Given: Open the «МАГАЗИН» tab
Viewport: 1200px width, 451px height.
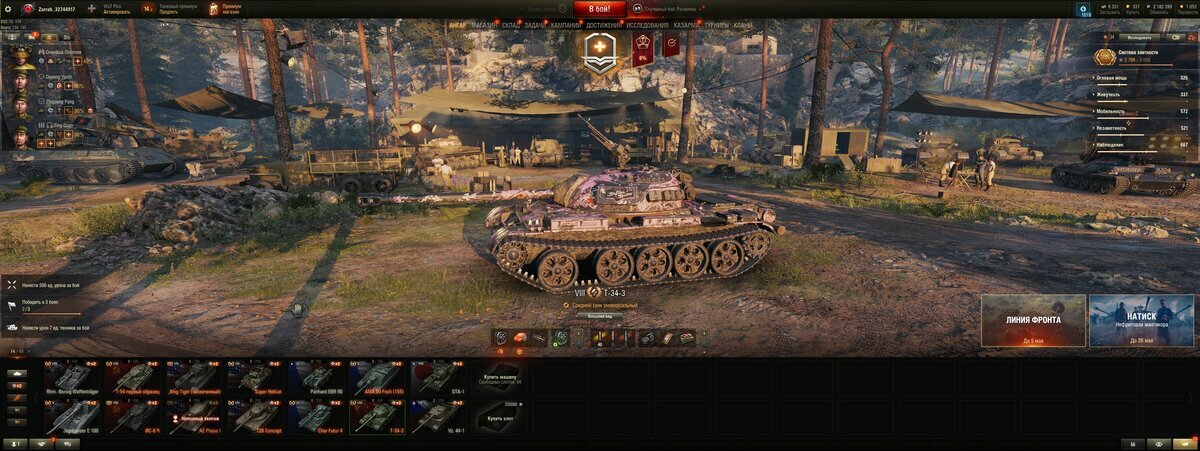Looking at the screenshot, I should (x=484, y=25).
